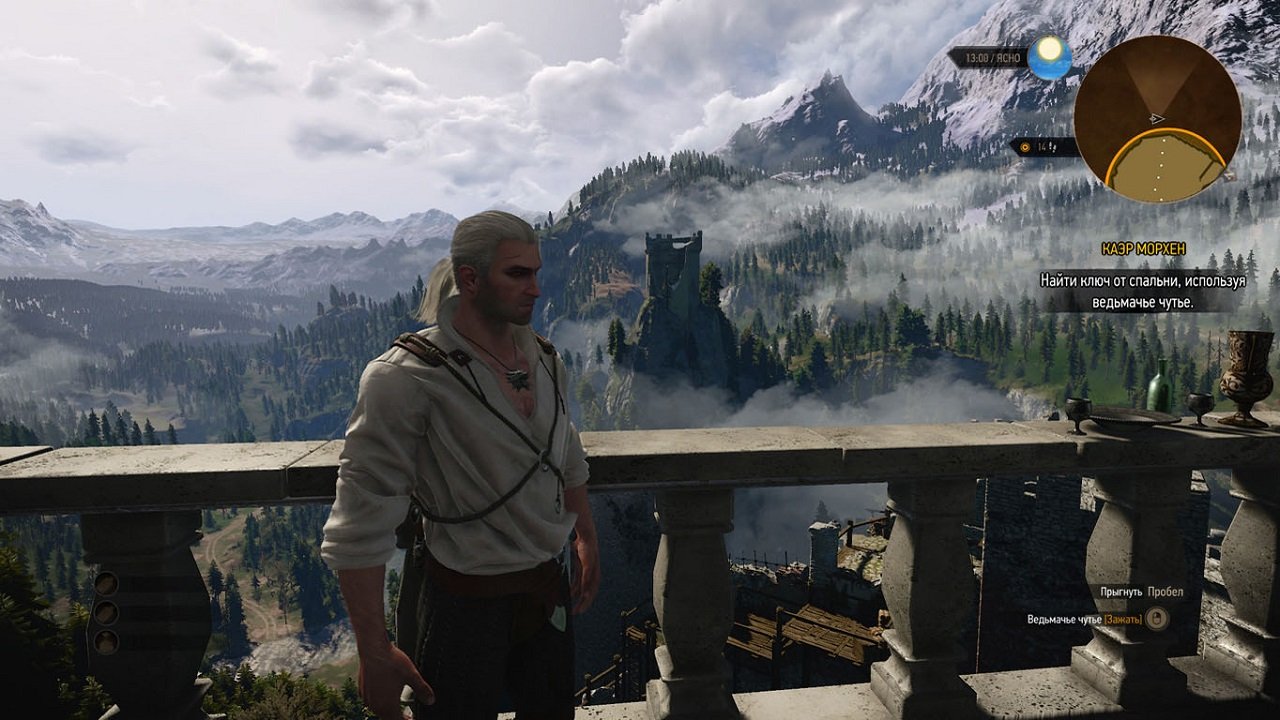Select the coin currency icon showing 14

point(1025,146)
